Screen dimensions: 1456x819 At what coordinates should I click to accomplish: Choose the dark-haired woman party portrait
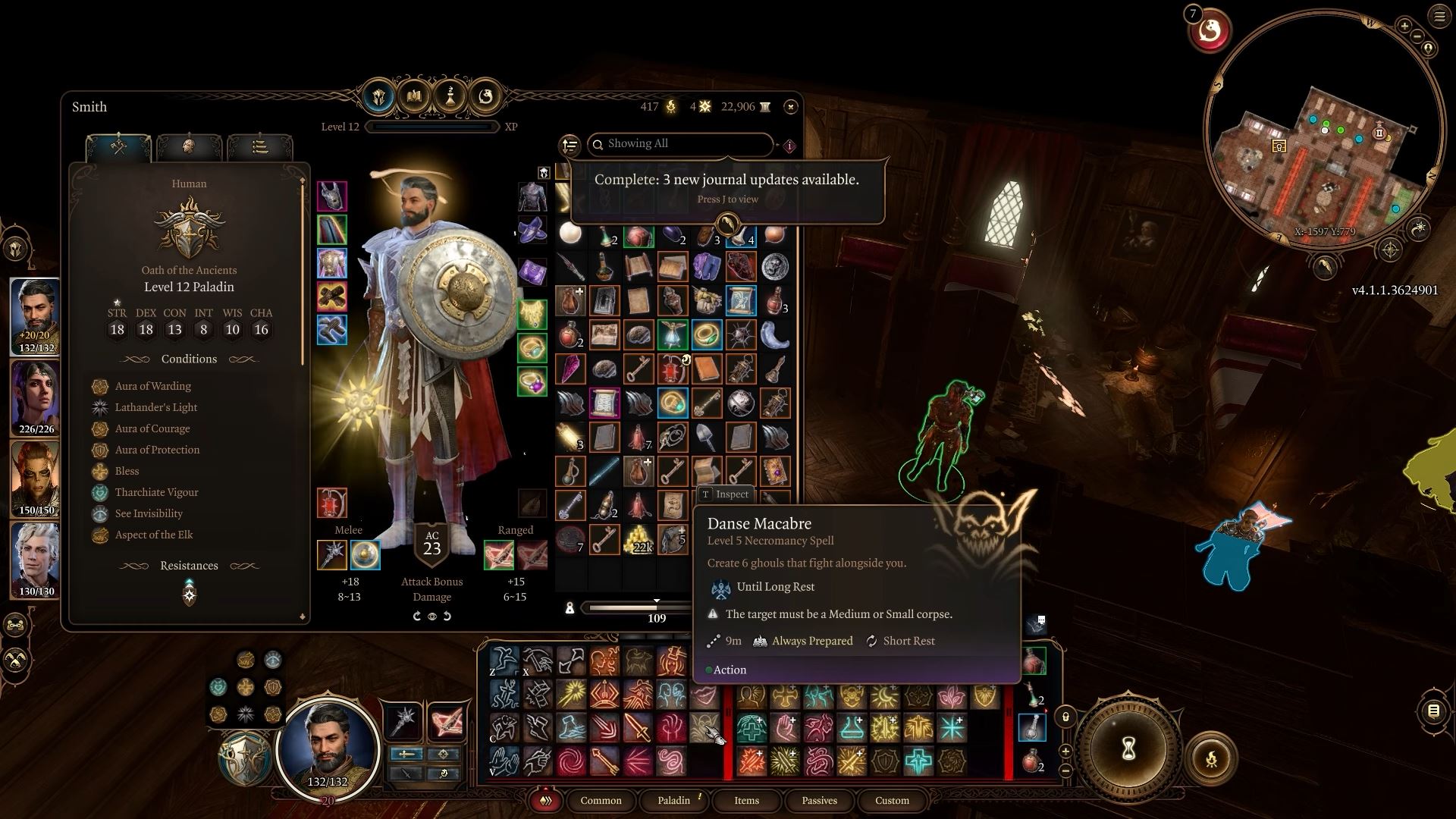[36, 397]
